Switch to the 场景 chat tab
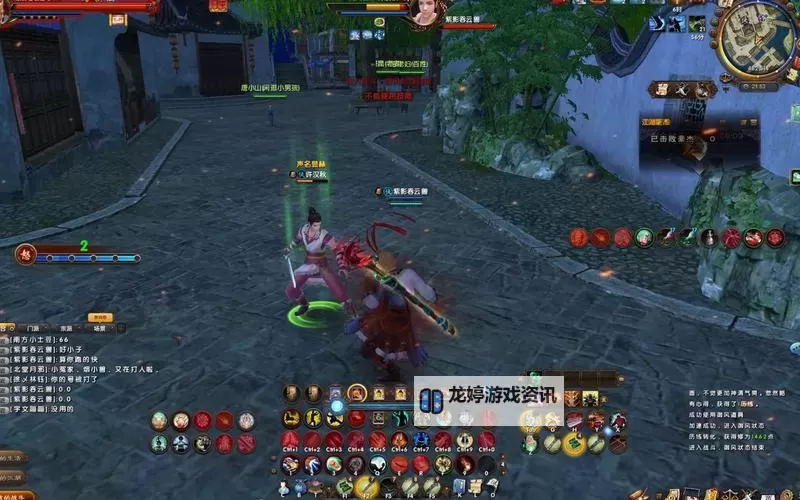This screenshot has height=500, width=800. 99,328
